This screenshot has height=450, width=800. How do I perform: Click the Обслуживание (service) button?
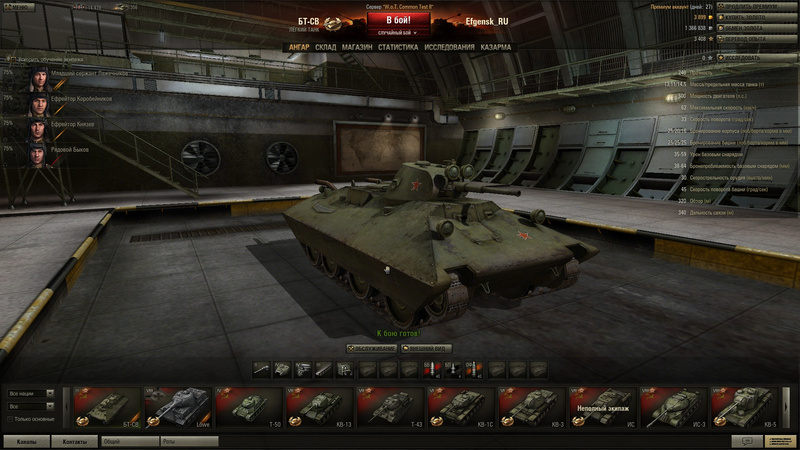point(370,348)
